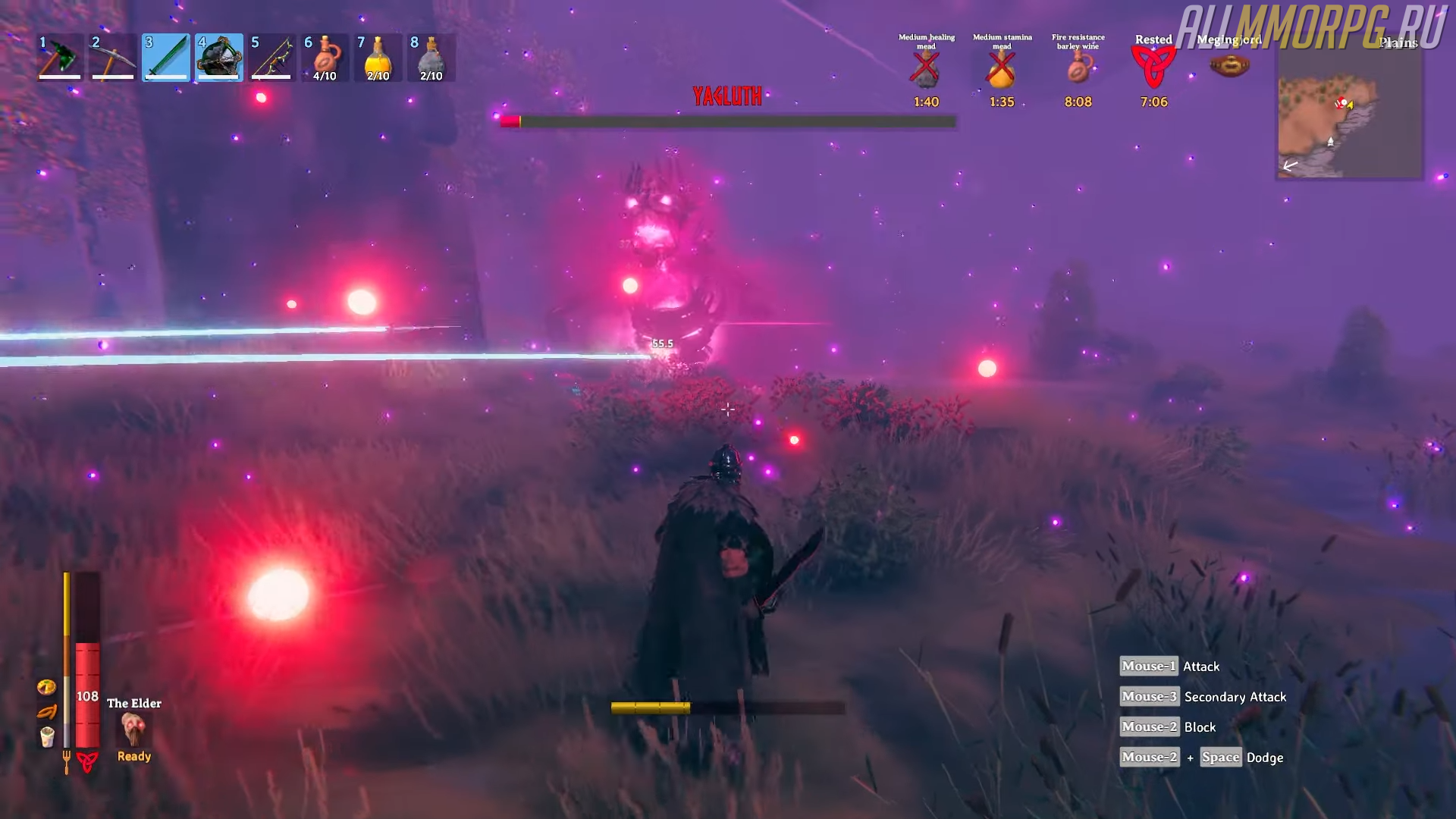Choose the round shield in slot 4
The height and width of the screenshot is (819, 1456).
pyautogui.click(x=219, y=58)
